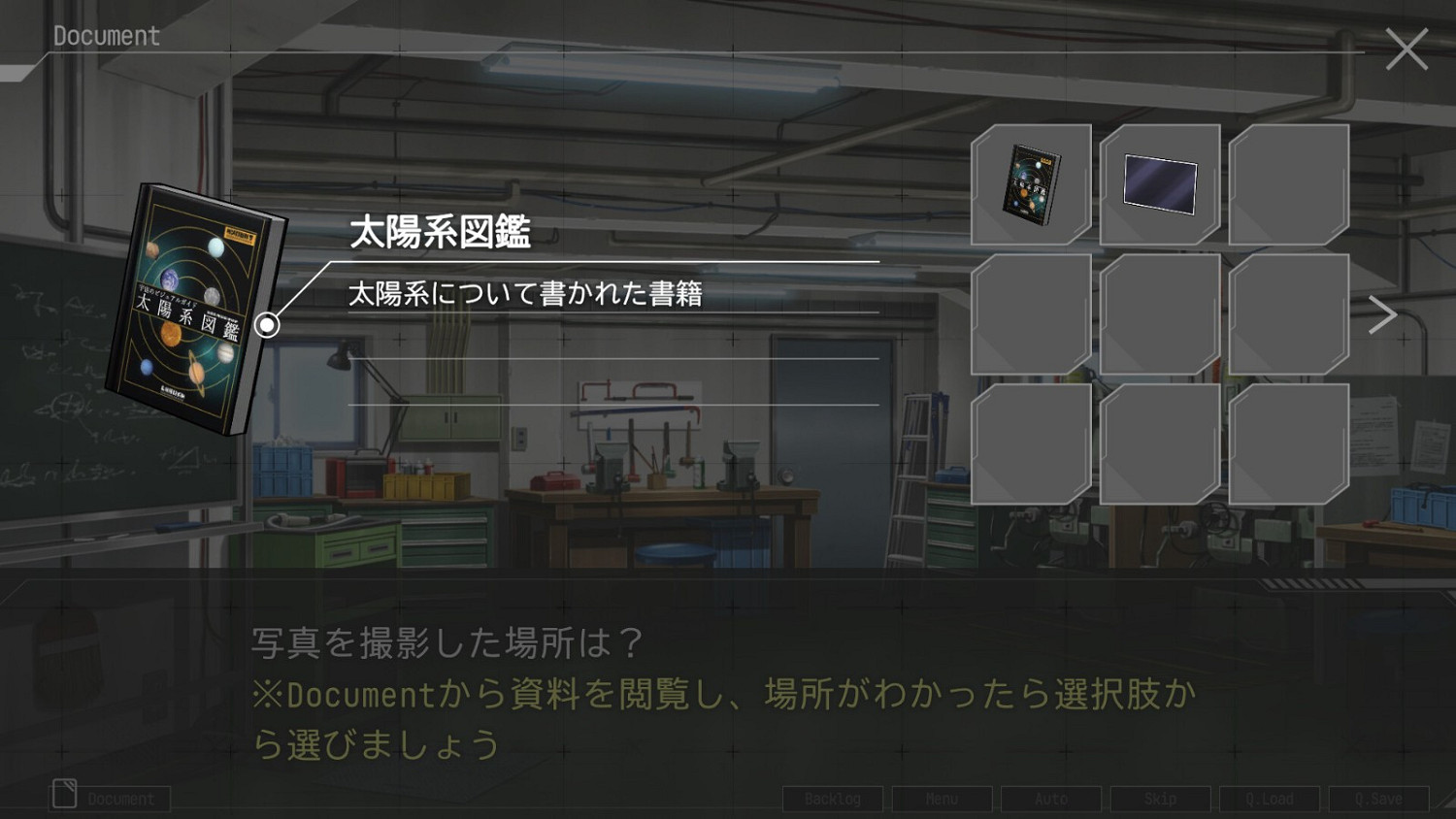Perform a Quick Save with Q.Save
The width and height of the screenshot is (1456, 819).
(1379, 799)
